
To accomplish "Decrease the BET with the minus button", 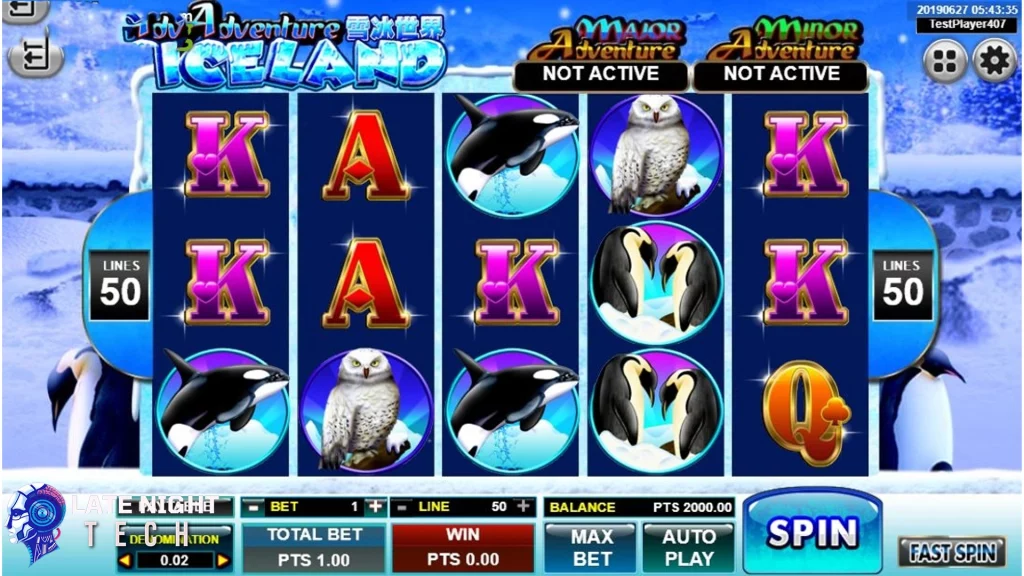I will (252, 507).
